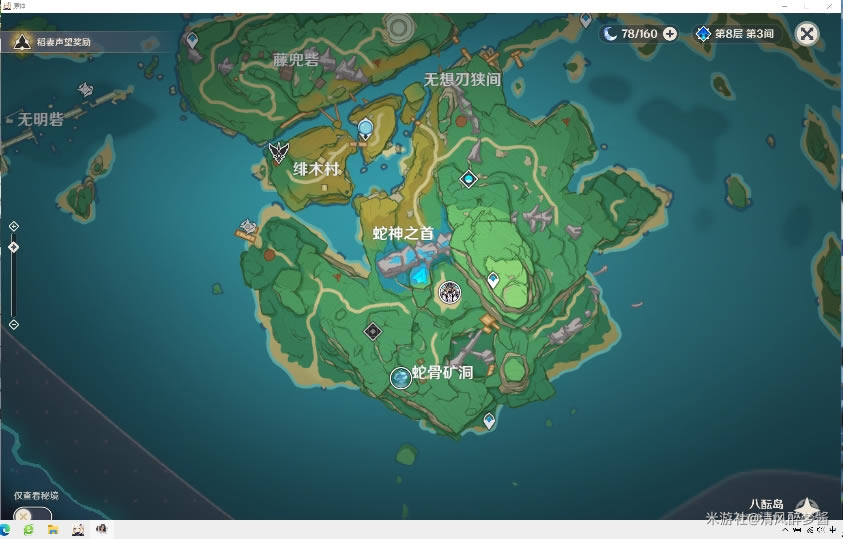Toggle the 仅查看秘境 domains-only switch
This screenshot has width=843, height=539.
28,514
